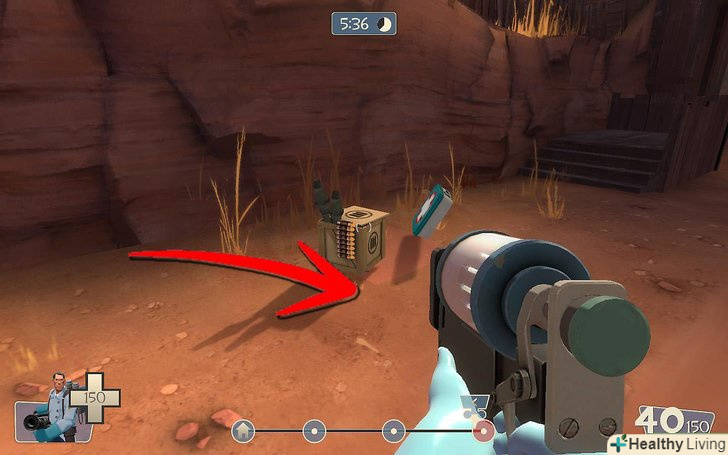Select the home base marker on the payload track
Screen dimensions: 728x455
click(x=241, y=432)
